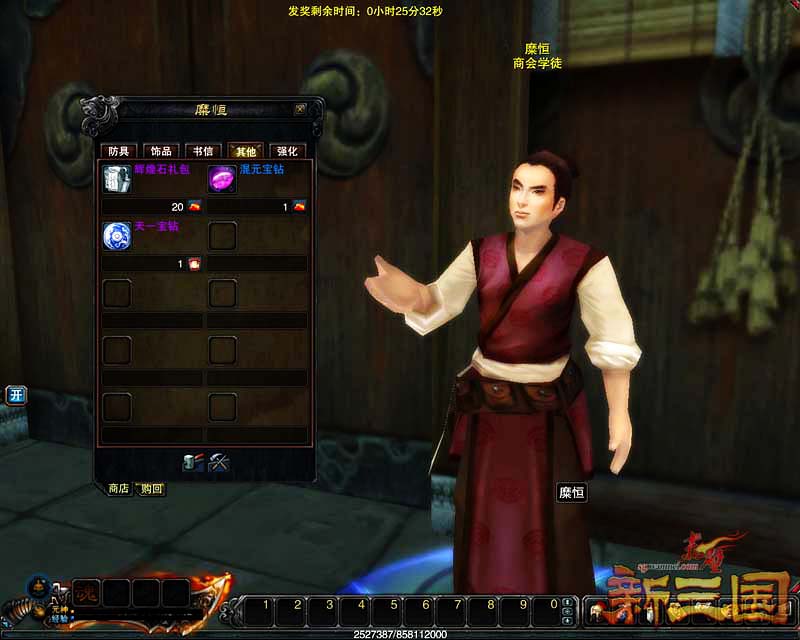Choose the purple 混元宝钻 gem
The width and height of the screenshot is (800, 640).
(x=222, y=179)
